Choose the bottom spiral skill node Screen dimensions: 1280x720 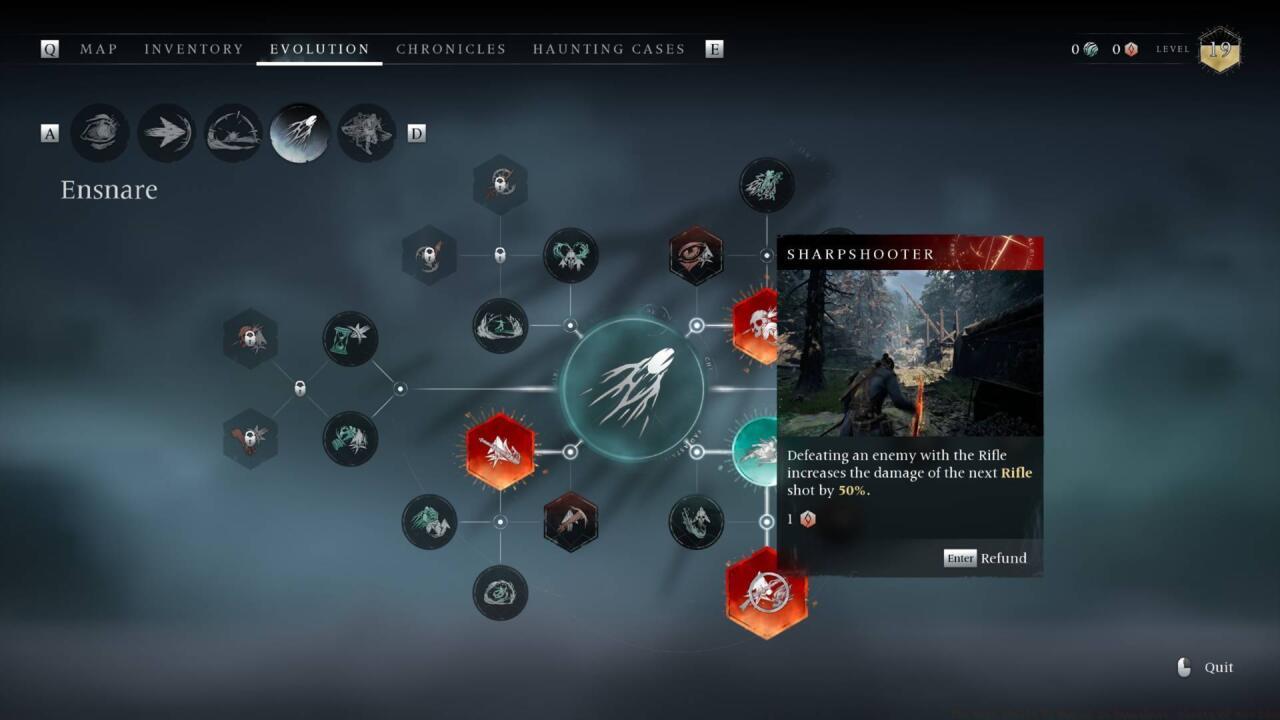tap(500, 593)
